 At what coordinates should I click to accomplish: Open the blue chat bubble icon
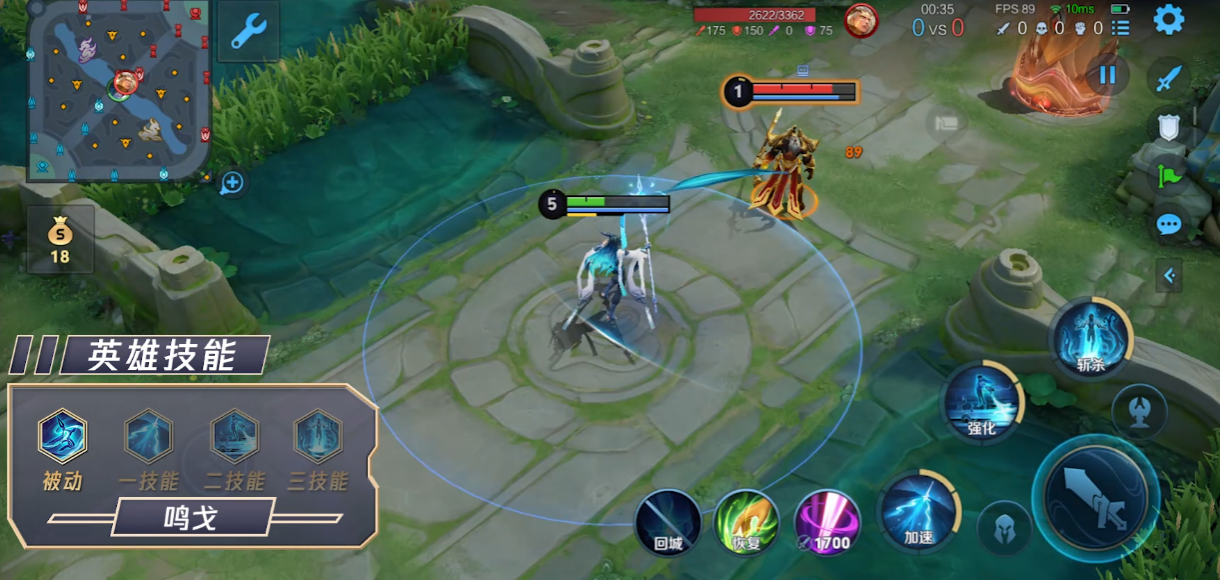(1169, 224)
